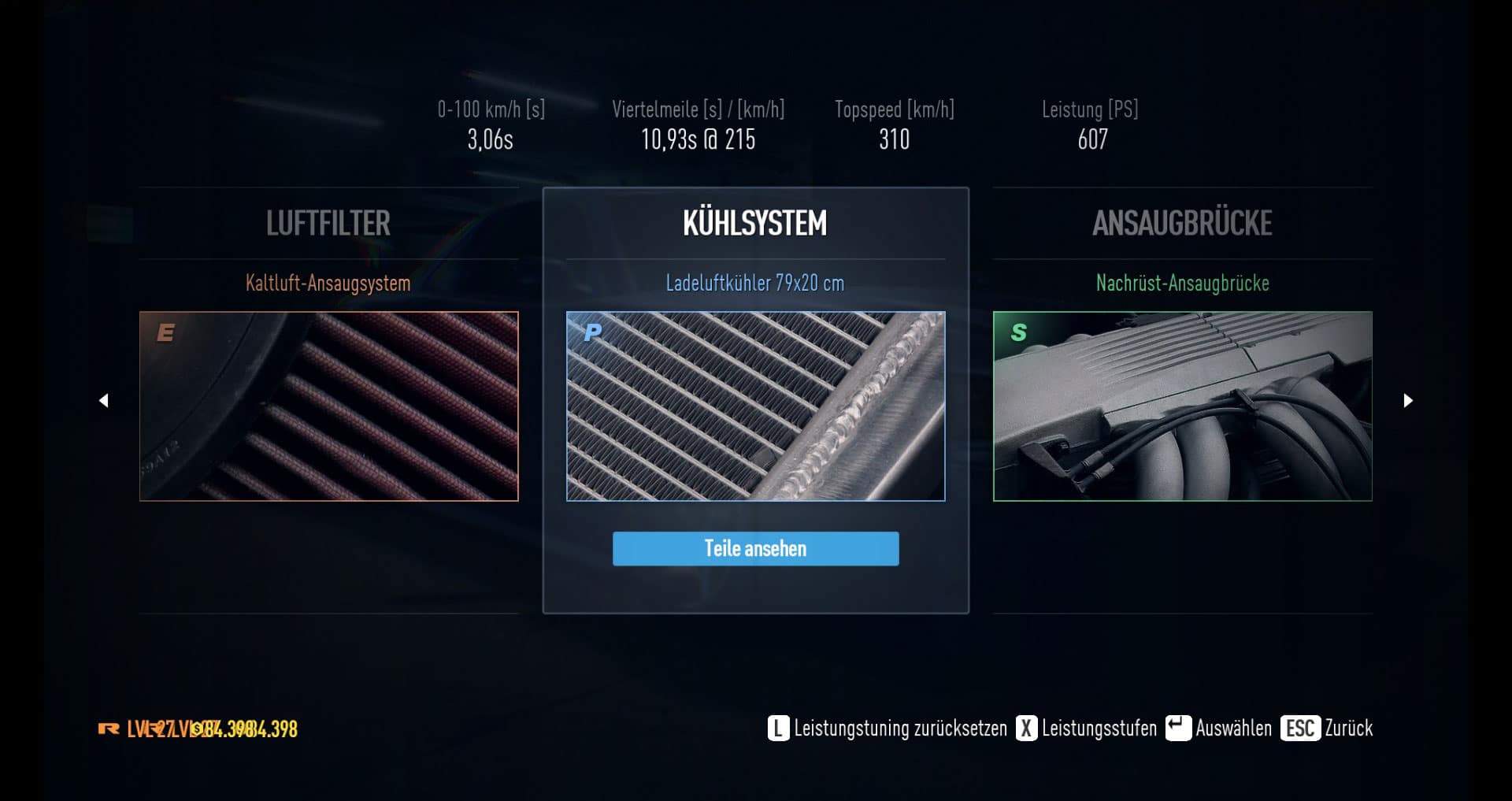Choose the Kühlsystem intercooler thumbnail
1512x801 pixels.
755,406
